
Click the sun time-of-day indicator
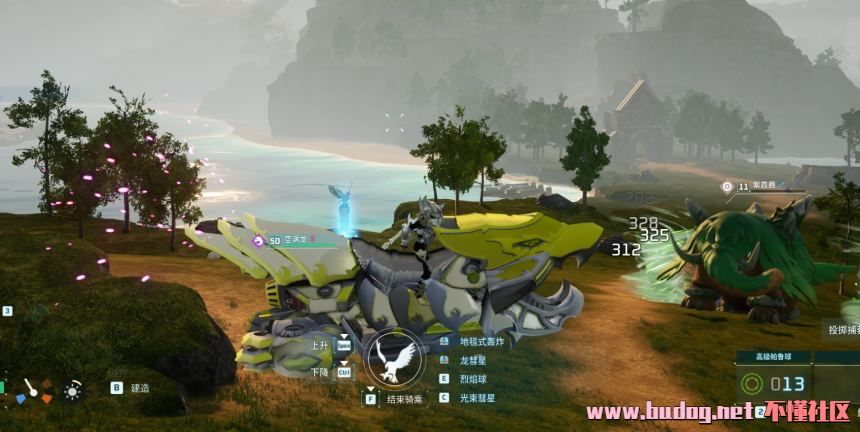coord(72,389)
